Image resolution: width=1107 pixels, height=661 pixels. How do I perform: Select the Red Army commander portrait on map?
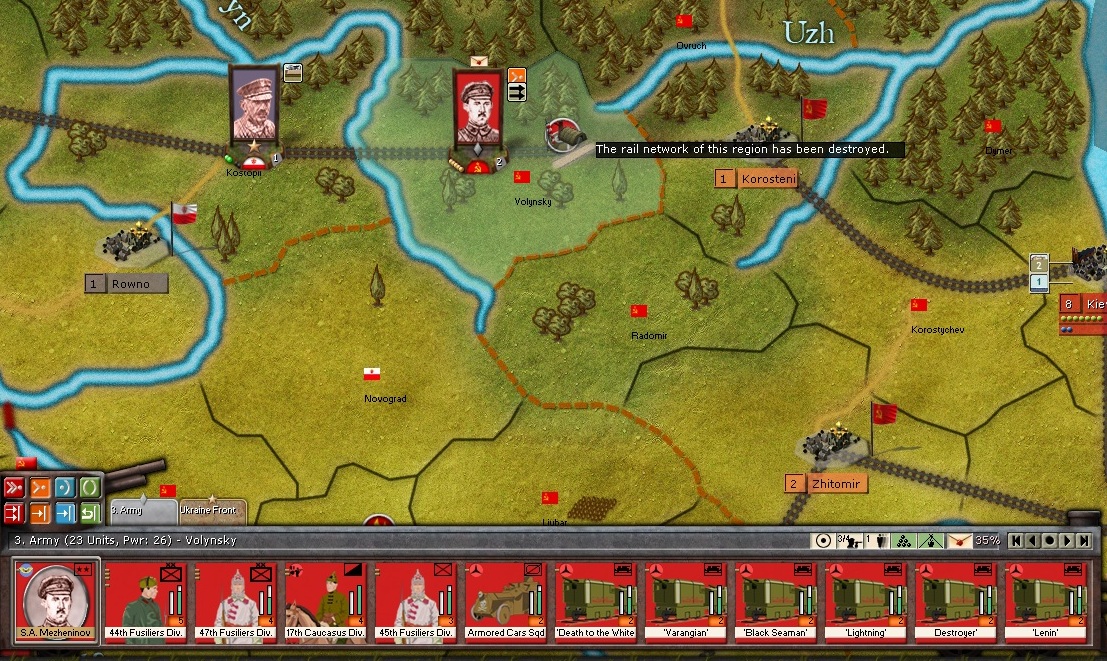click(x=477, y=107)
